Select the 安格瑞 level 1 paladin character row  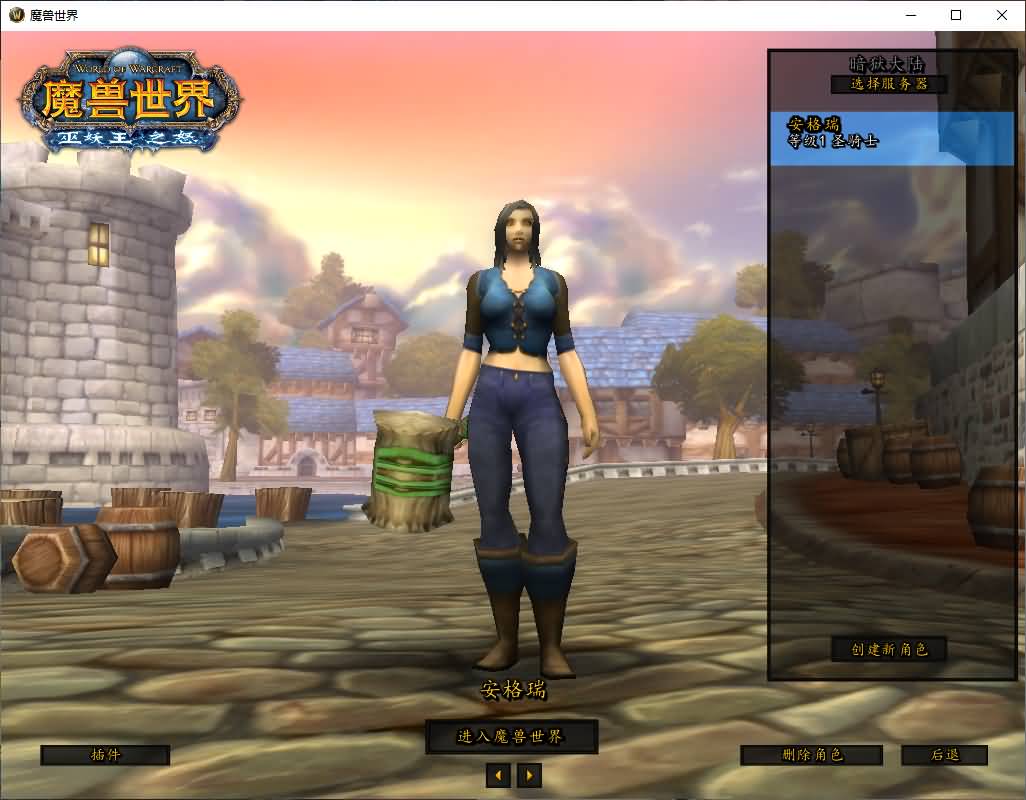(891, 137)
